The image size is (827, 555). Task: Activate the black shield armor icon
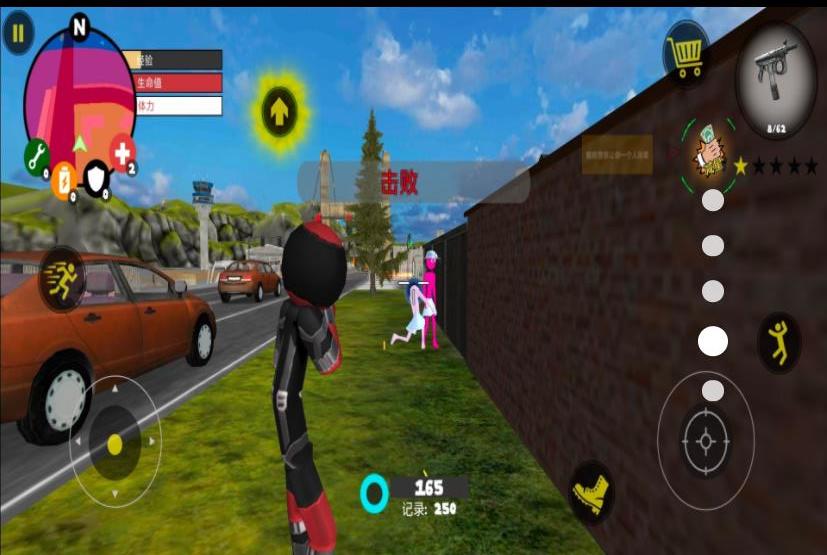point(95,177)
